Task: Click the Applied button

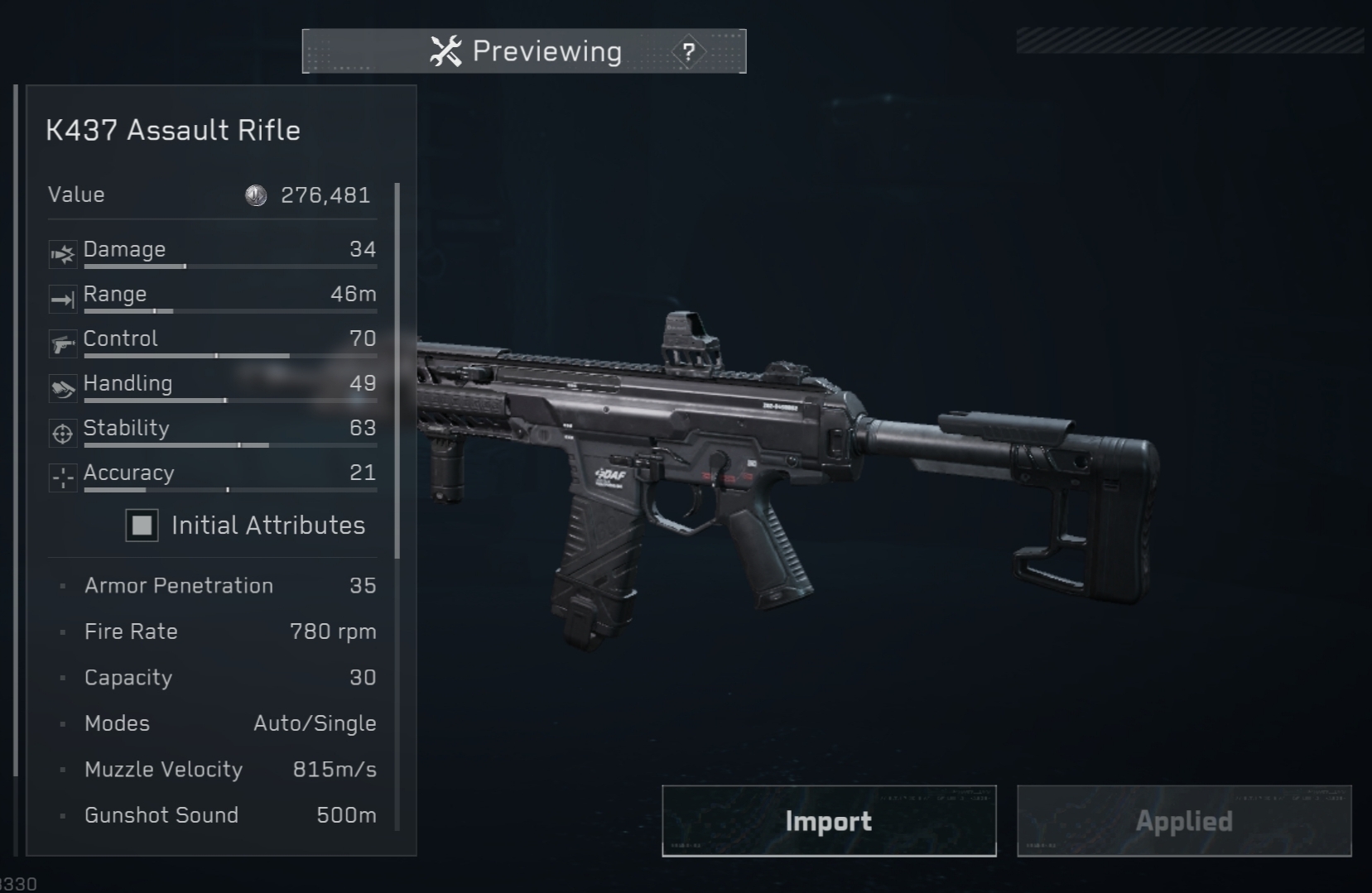Action: click(1184, 821)
